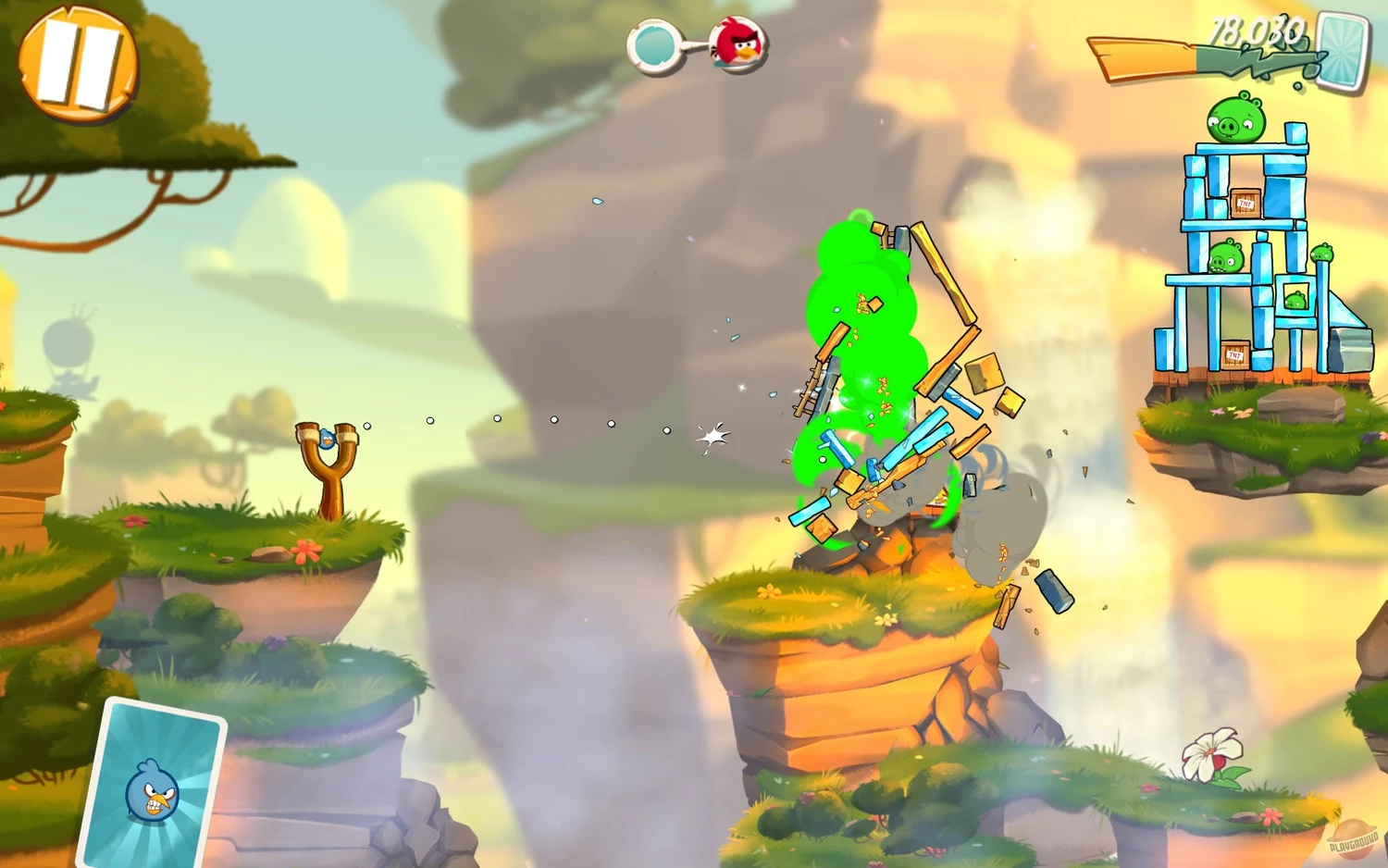Tap the red bird boss progress icon
Image resolution: width=1388 pixels, height=868 pixels.
(x=737, y=44)
